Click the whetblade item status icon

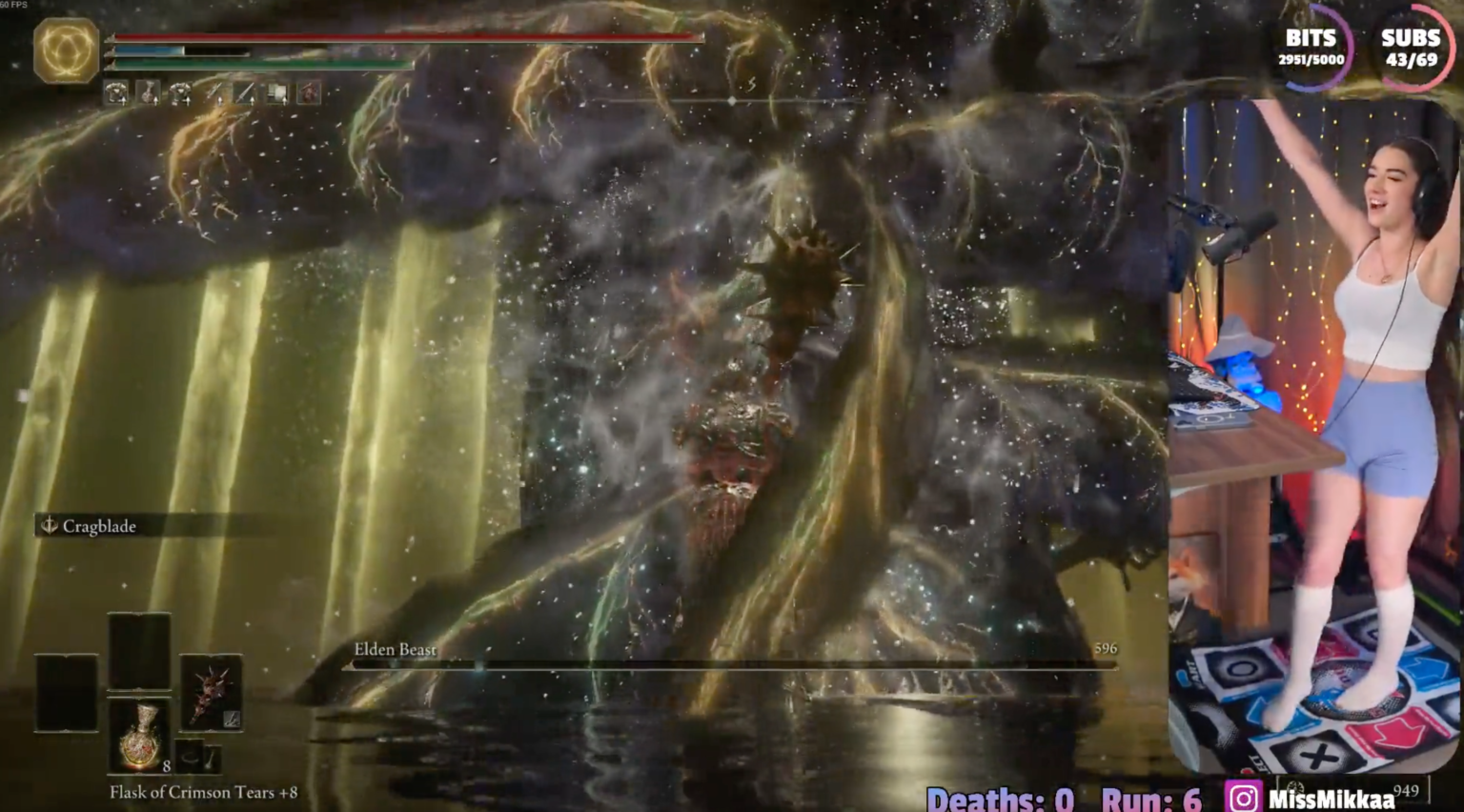[x=278, y=92]
